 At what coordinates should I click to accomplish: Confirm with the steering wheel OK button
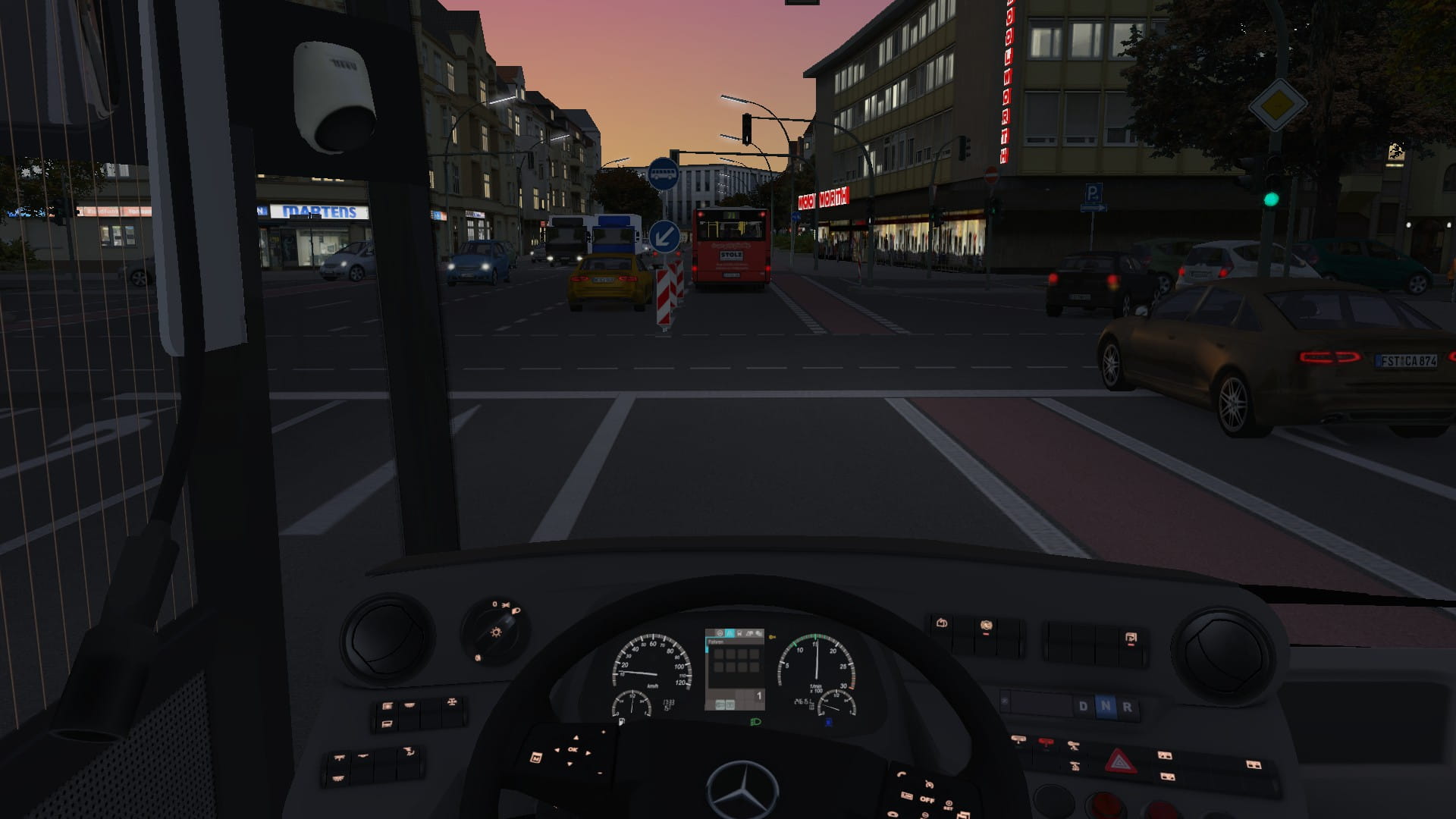573,750
